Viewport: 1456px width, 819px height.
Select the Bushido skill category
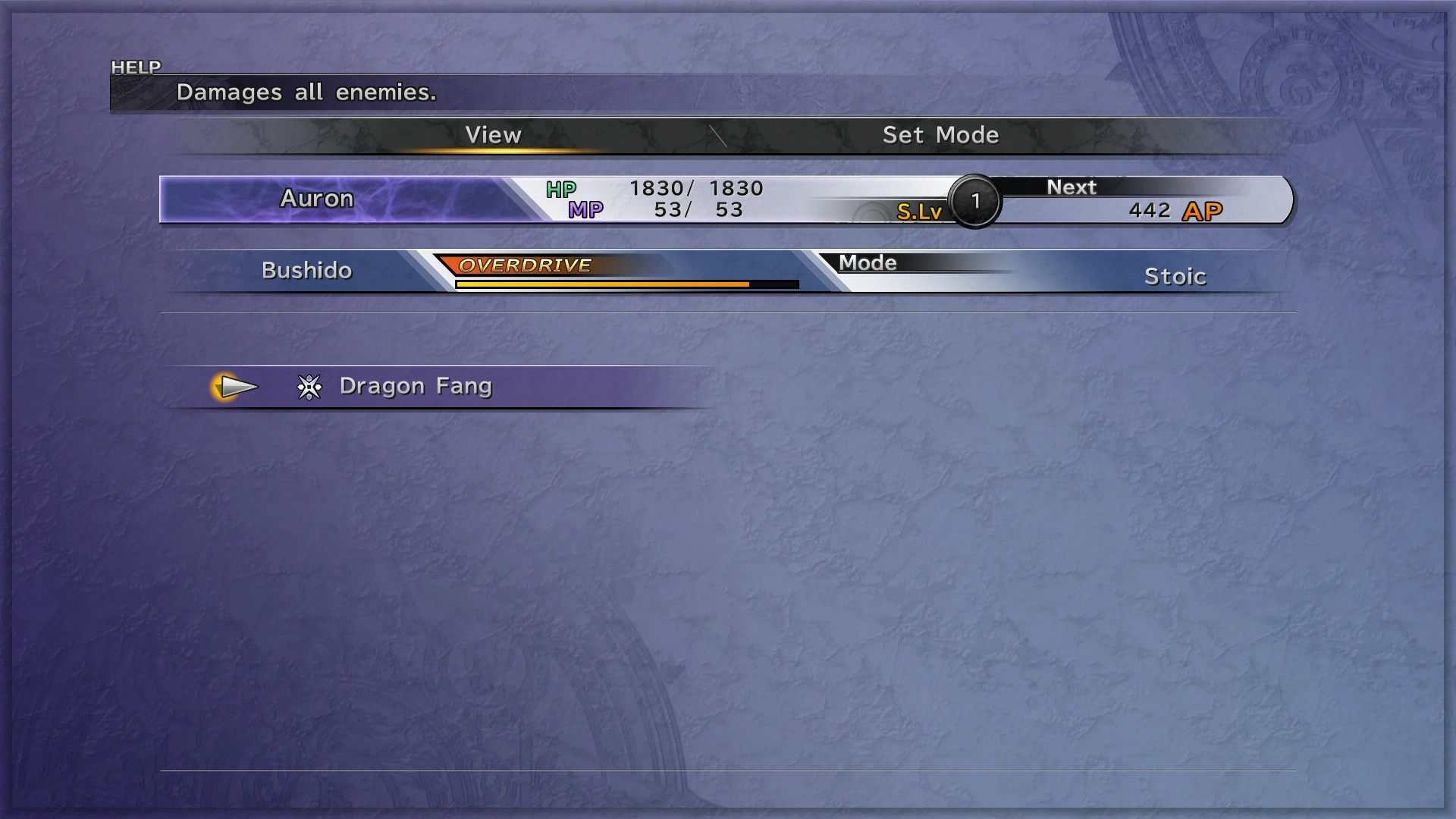(306, 270)
